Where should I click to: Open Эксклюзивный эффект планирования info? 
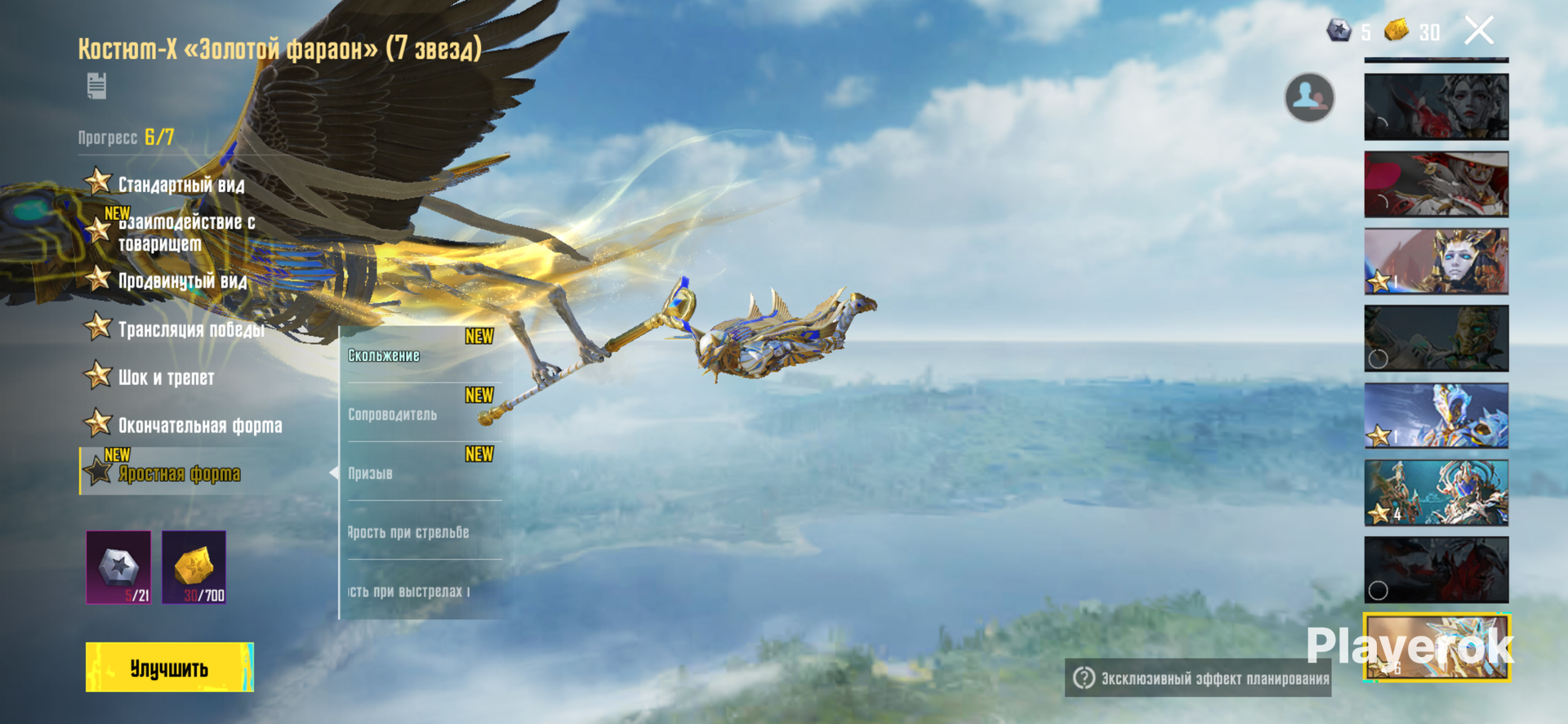1198,678
